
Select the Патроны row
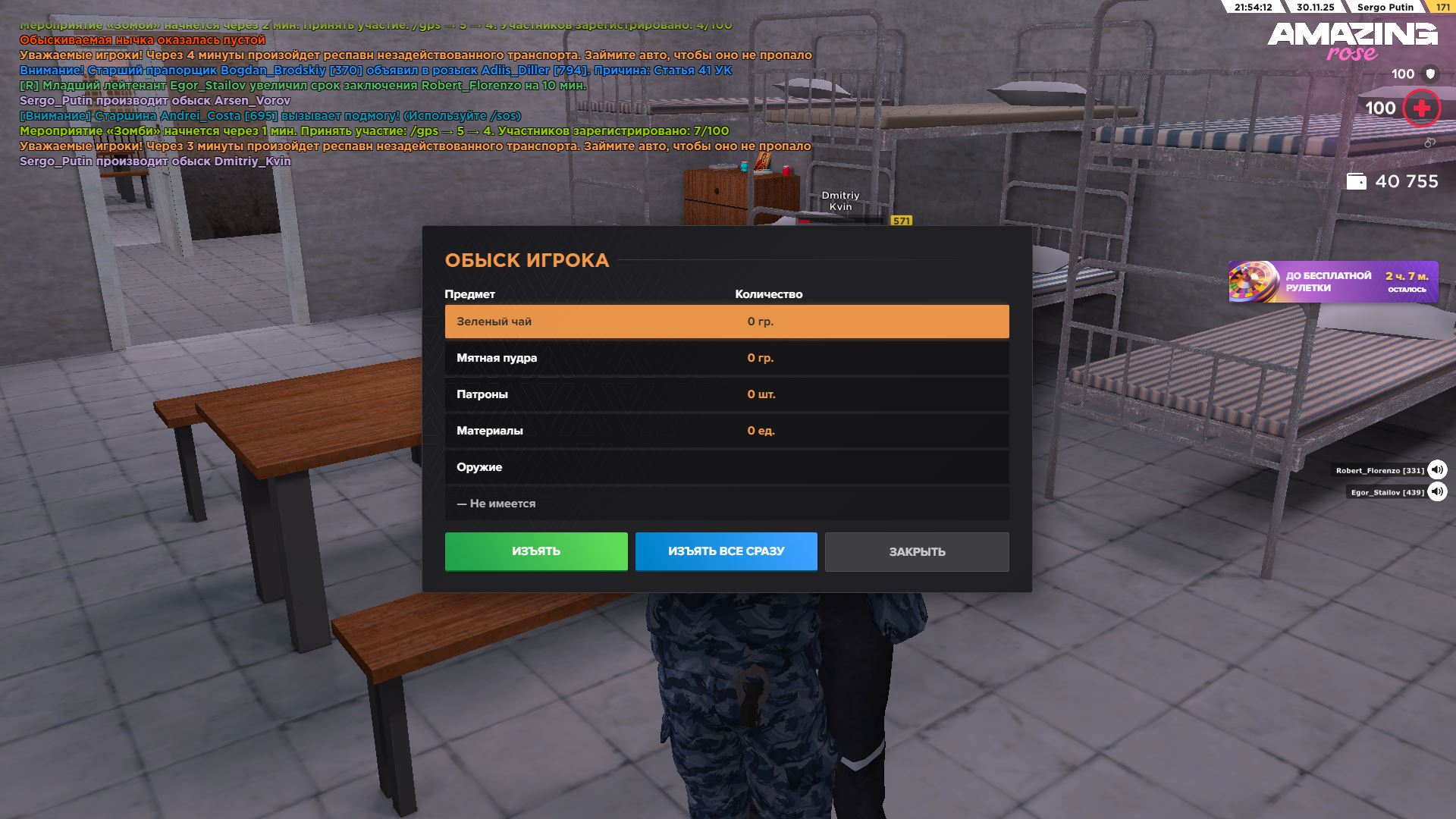coord(726,394)
